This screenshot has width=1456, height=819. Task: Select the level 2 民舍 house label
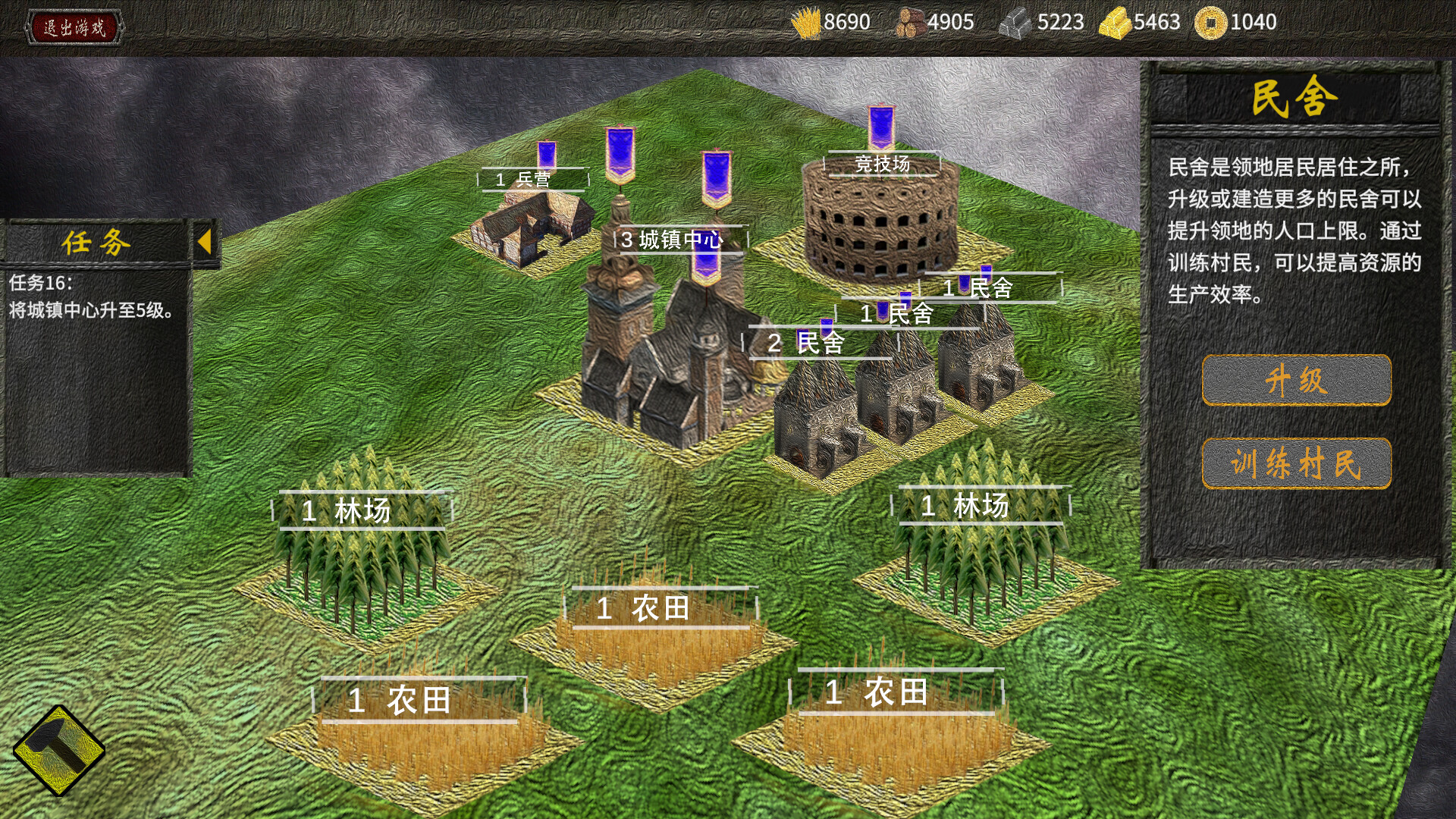pyautogui.click(x=819, y=344)
